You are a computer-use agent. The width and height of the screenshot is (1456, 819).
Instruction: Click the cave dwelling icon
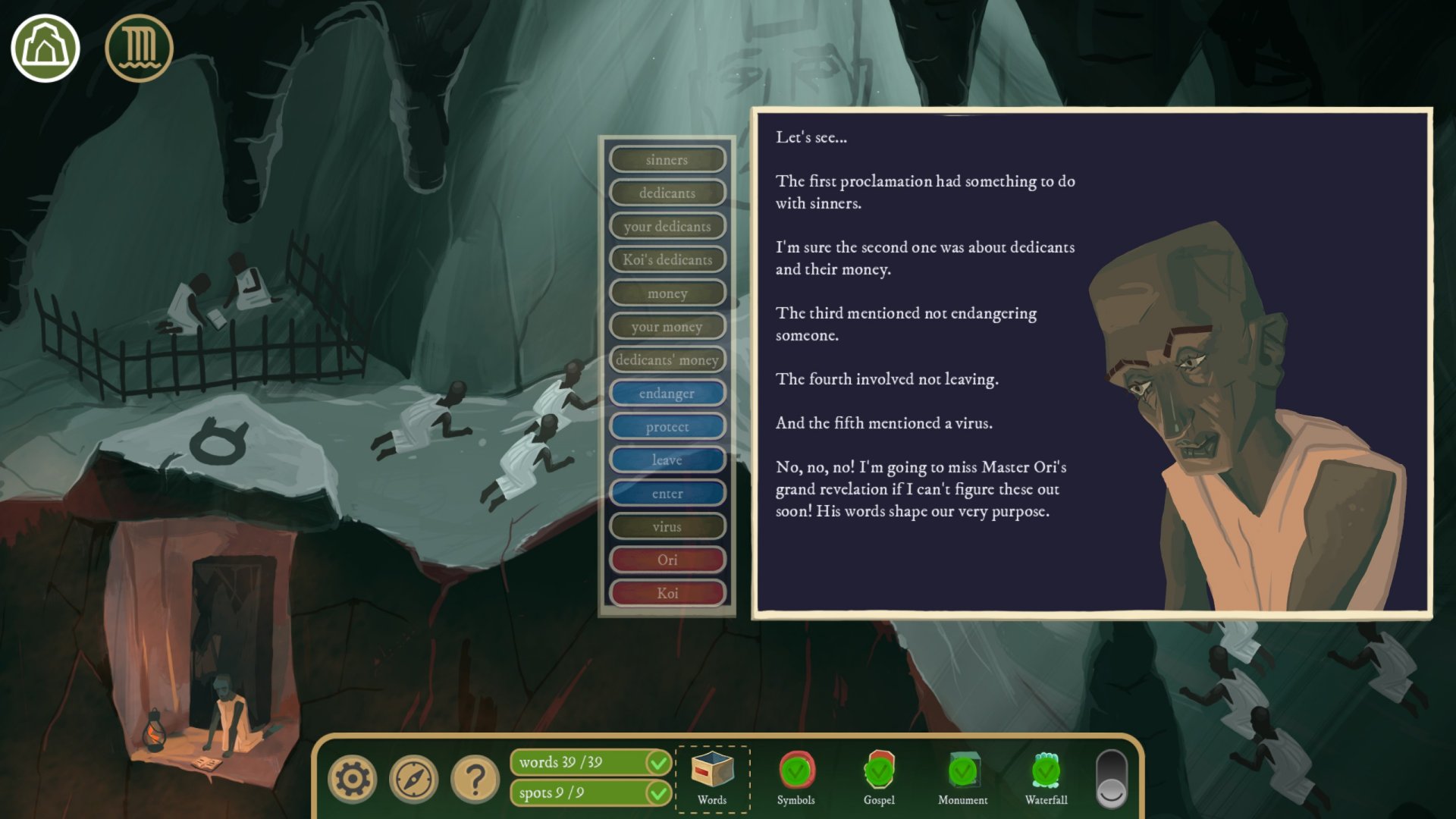click(x=45, y=49)
